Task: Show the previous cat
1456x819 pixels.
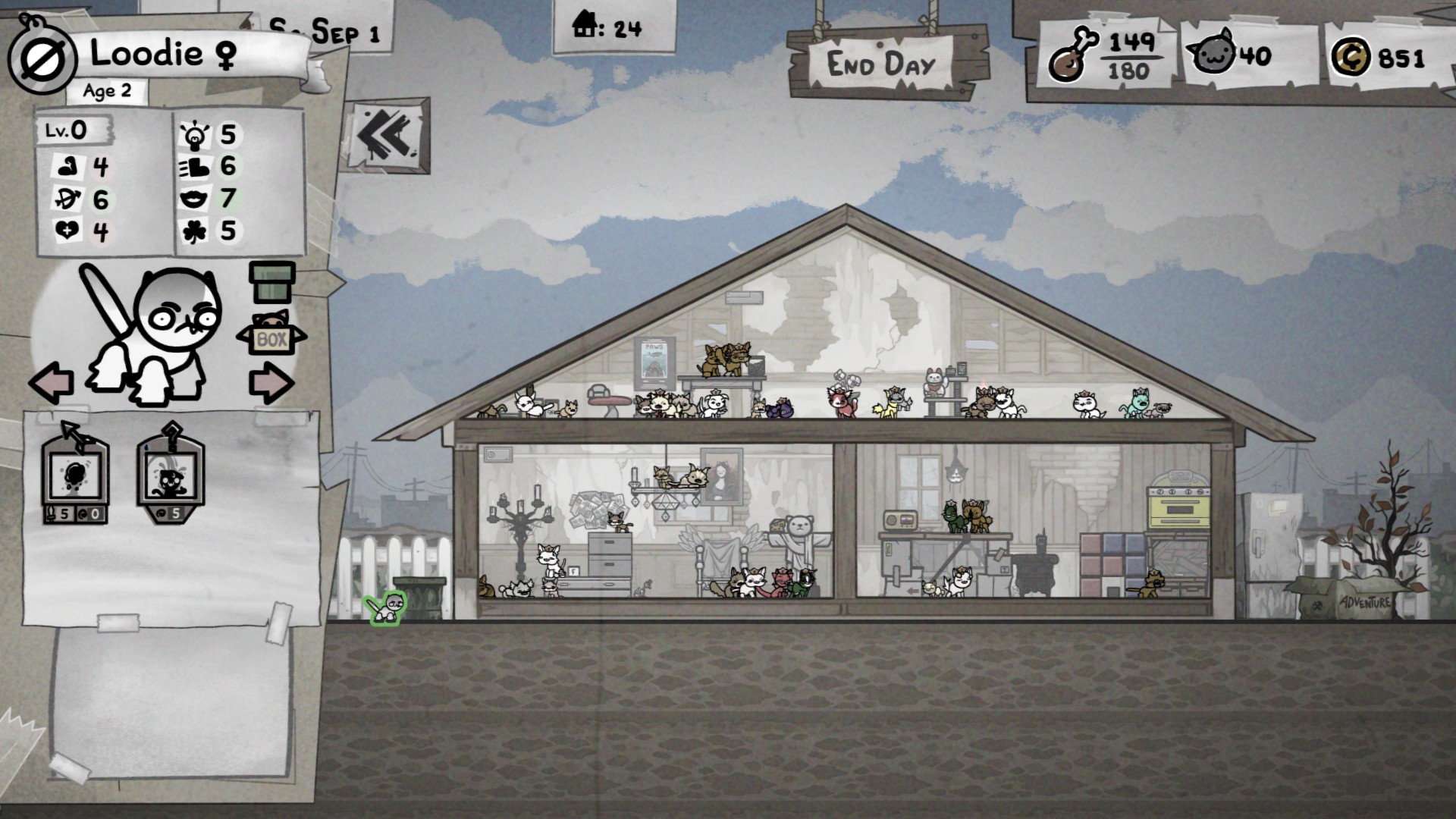Action: pyautogui.click(x=52, y=381)
